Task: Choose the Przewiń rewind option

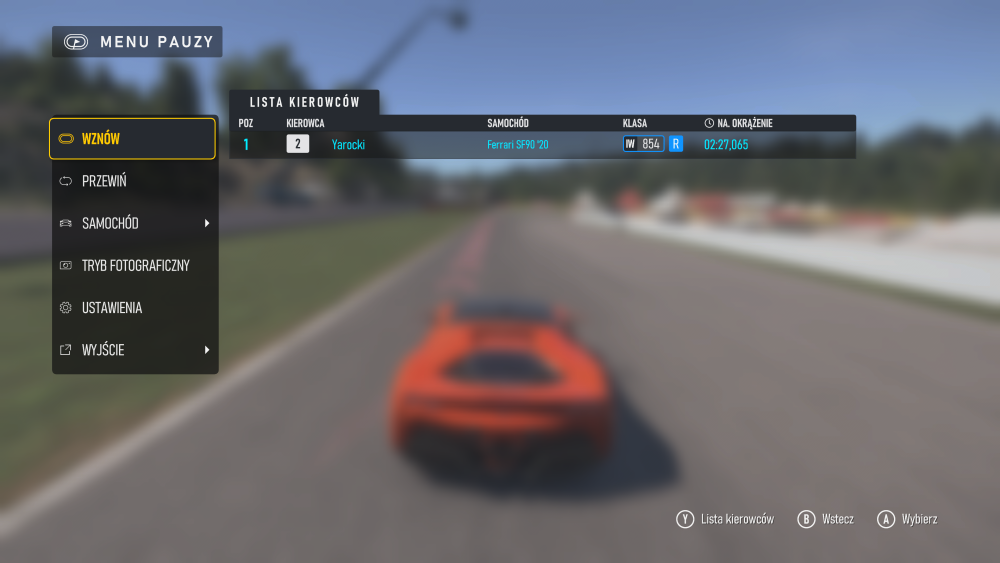Action: point(134,181)
